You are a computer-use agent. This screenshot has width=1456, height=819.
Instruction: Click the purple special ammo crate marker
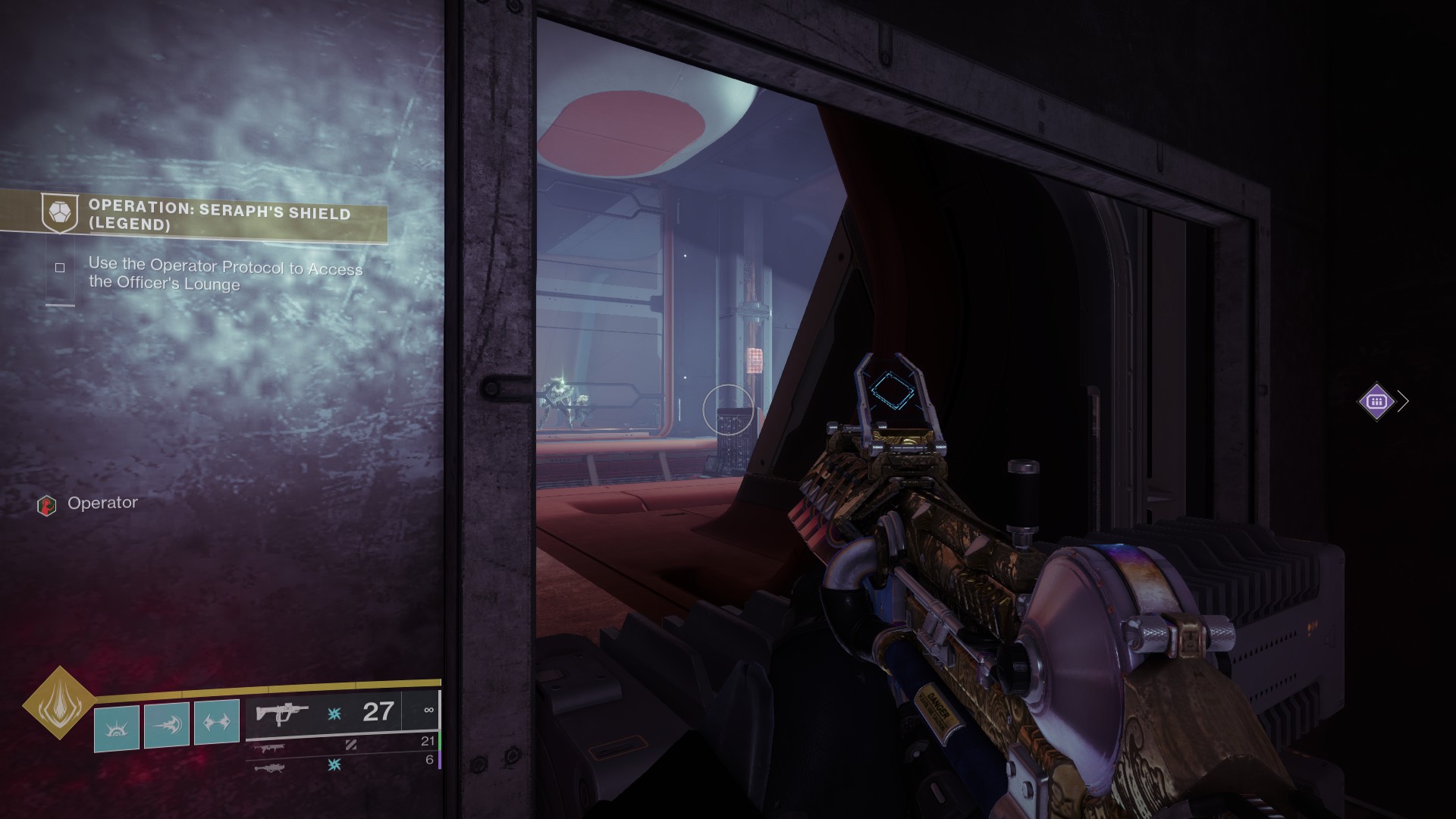tap(1375, 402)
